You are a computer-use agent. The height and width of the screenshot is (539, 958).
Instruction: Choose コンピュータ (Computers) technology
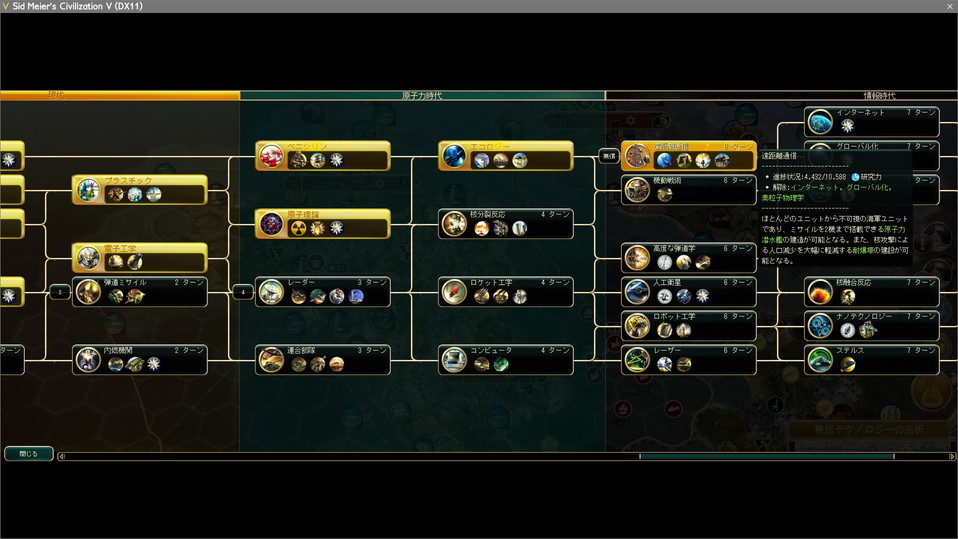506,359
